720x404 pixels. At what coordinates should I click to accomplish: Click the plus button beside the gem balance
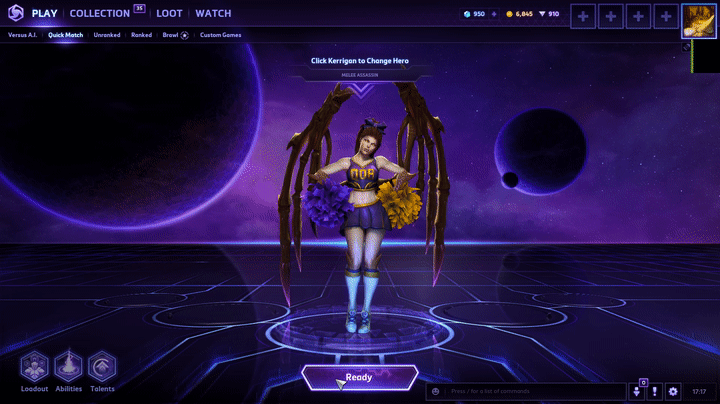click(x=494, y=14)
